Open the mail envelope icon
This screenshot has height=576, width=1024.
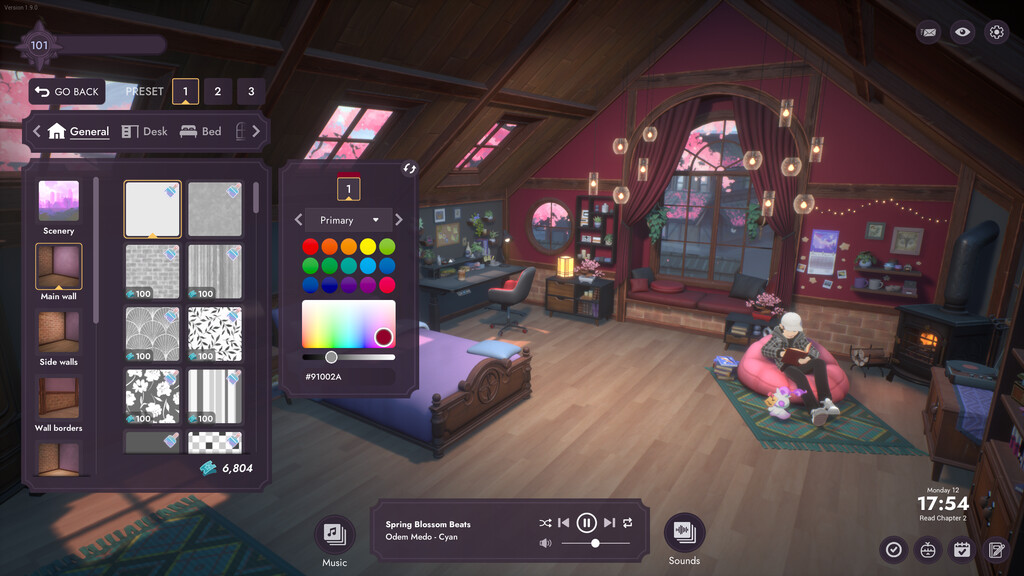(929, 32)
